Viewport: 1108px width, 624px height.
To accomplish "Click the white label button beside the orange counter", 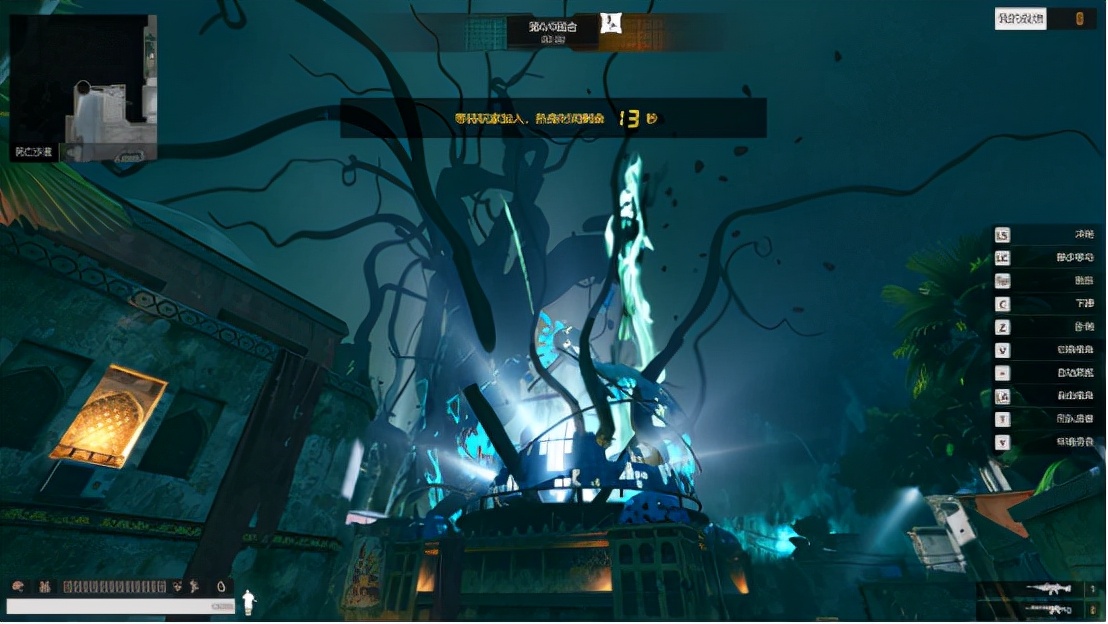I will (1020, 19).
